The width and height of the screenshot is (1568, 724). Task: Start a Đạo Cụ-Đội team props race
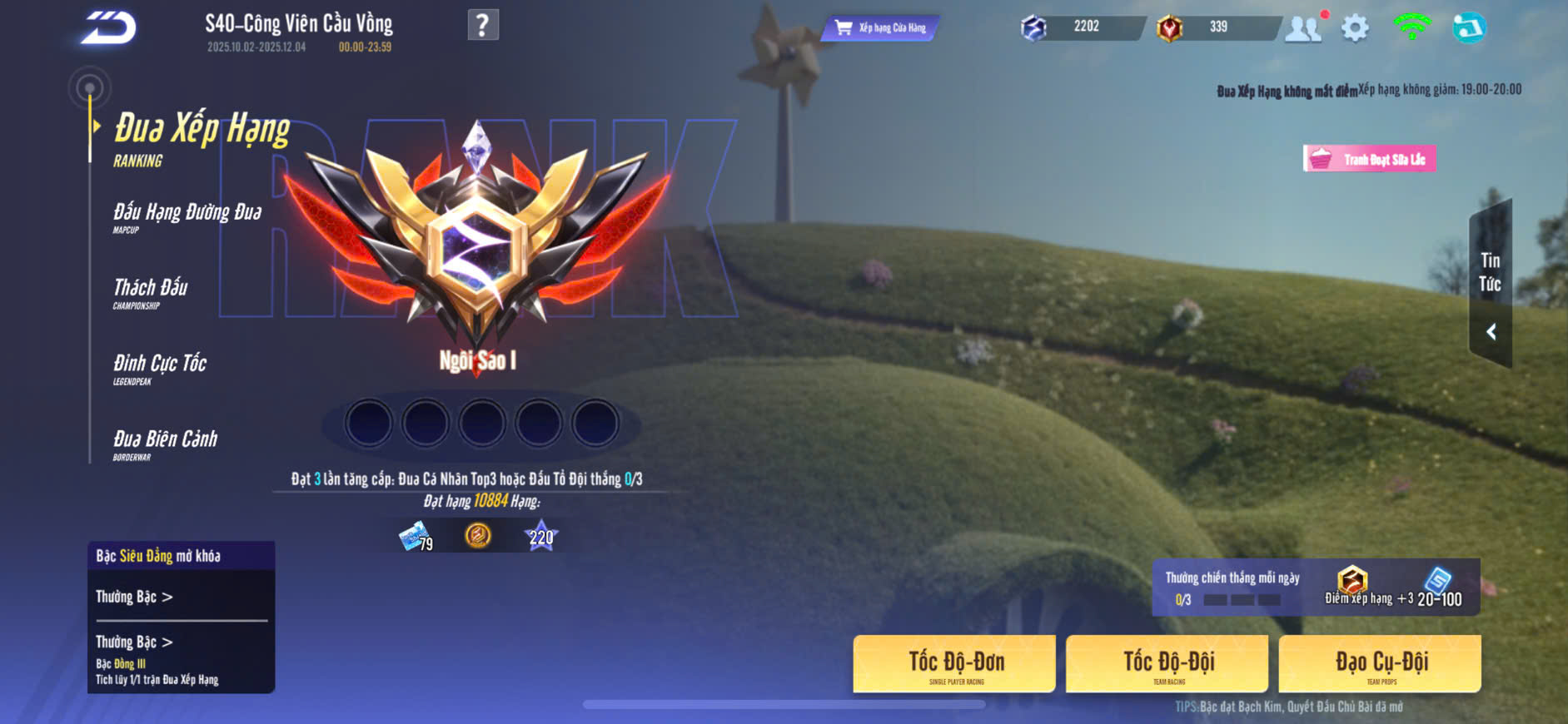tap(1381, 664)
